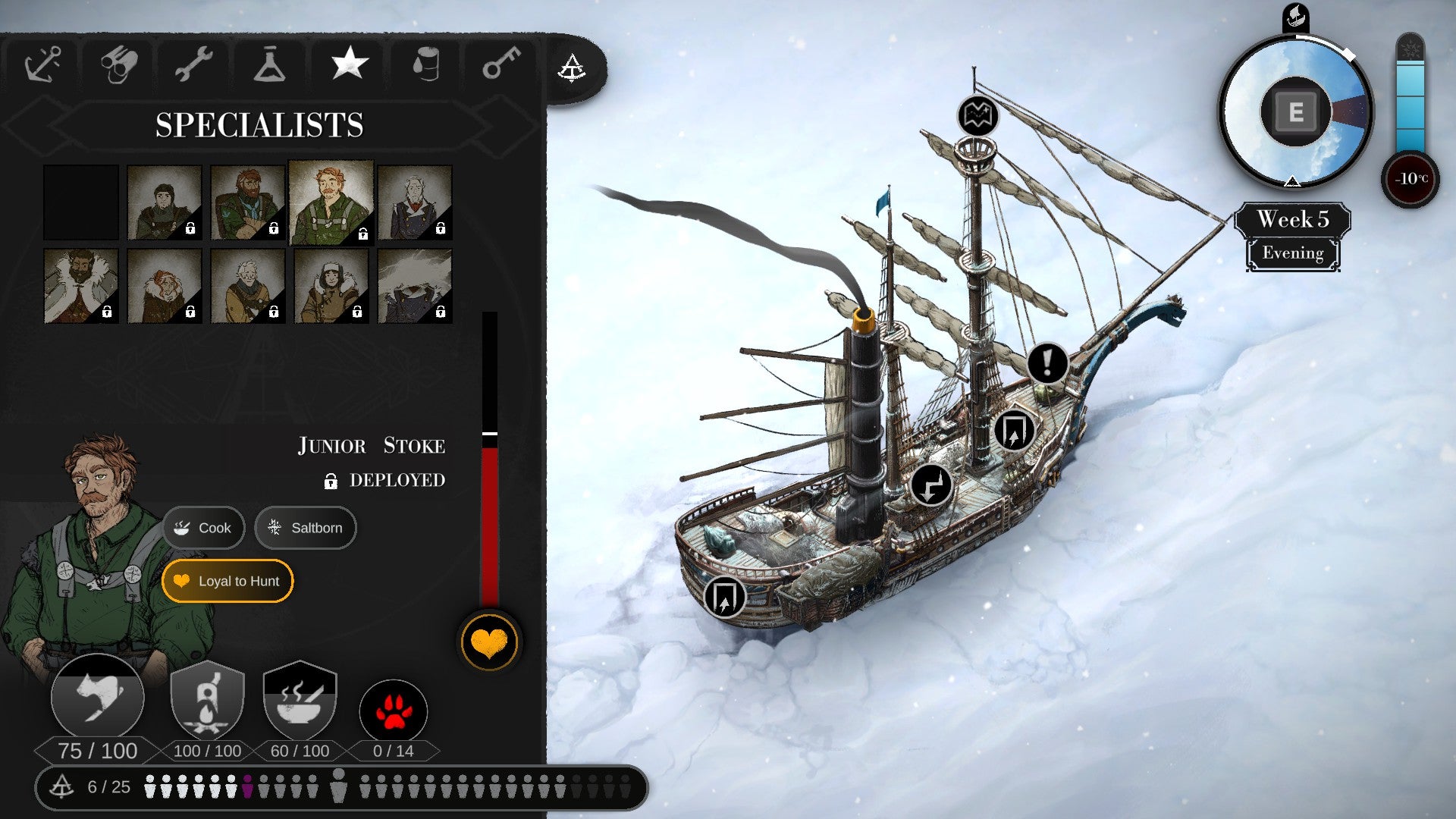
Task: Click the map marker atop the mast
Action: point(977,117)
